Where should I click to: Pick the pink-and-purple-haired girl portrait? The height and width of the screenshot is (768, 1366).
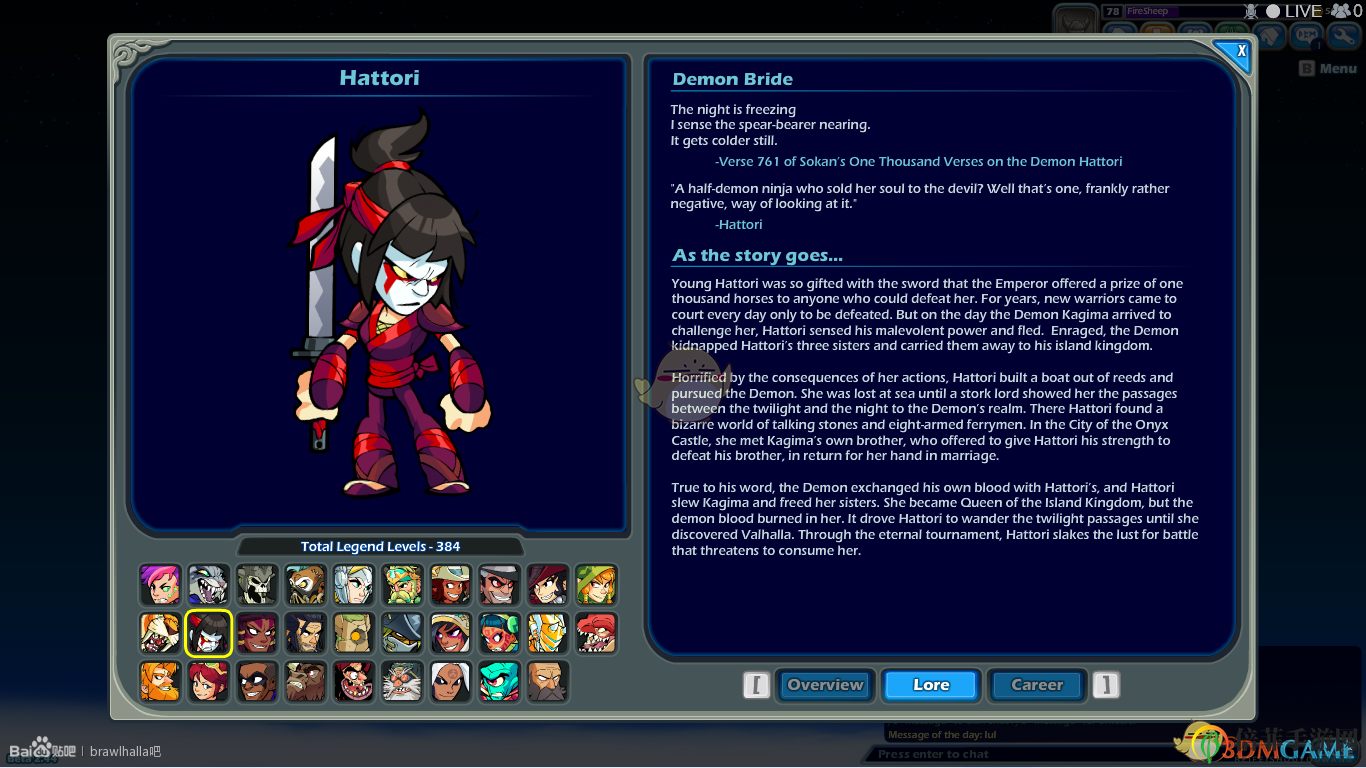point(161,585)
